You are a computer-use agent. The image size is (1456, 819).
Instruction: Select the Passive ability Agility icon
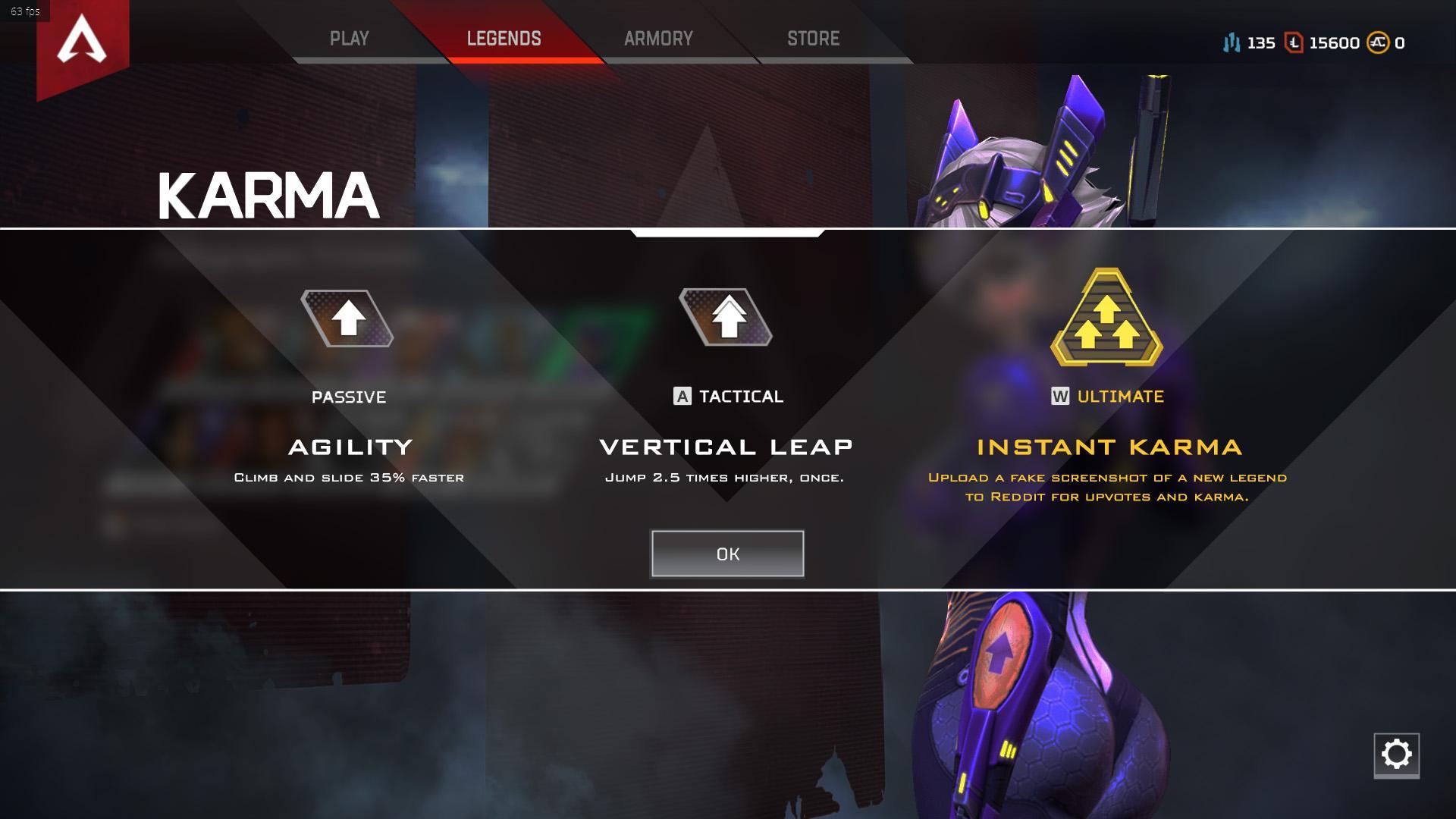[x=348, y=318]
